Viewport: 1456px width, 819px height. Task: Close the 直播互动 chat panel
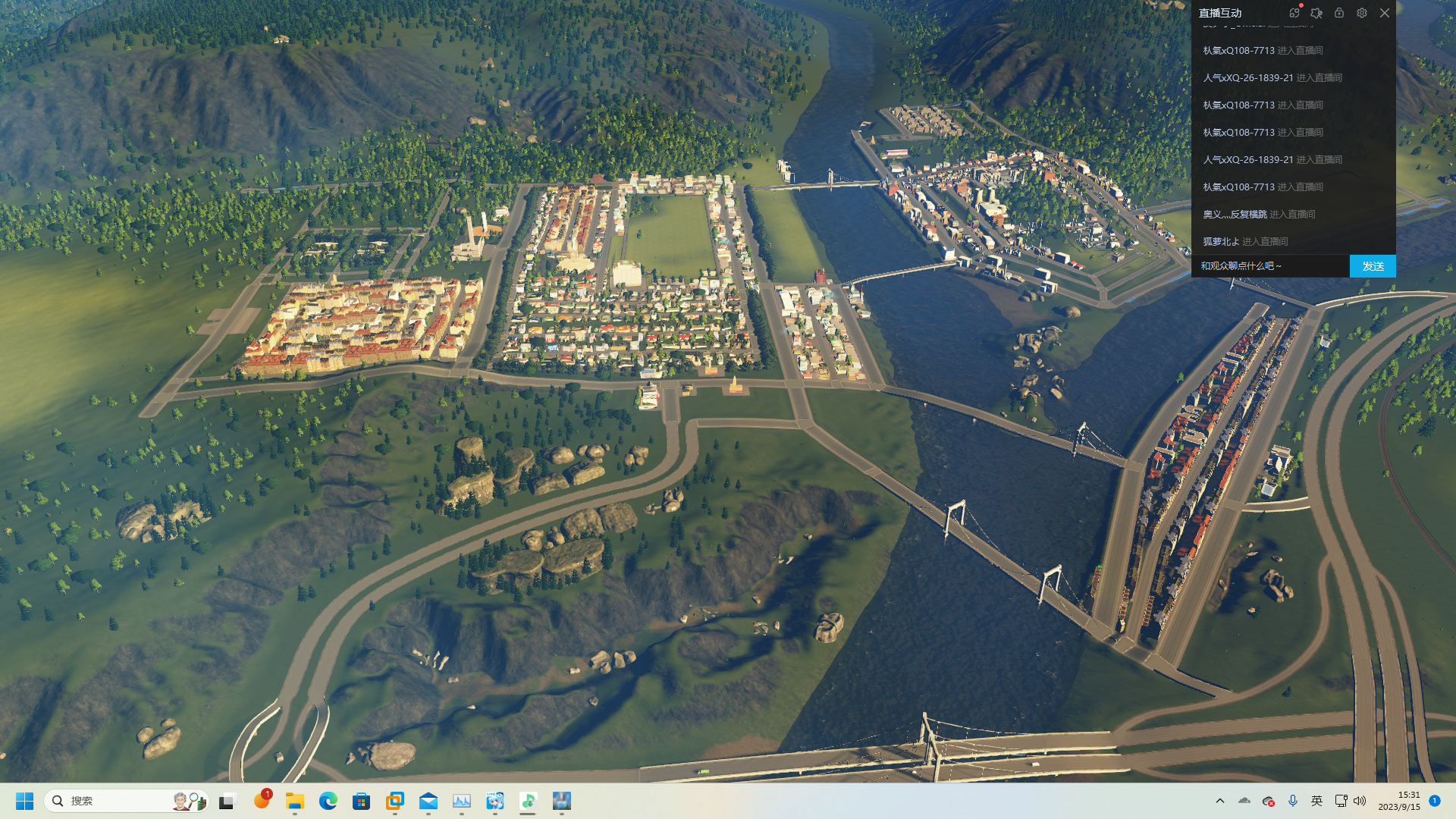(x=1385, y=13)
